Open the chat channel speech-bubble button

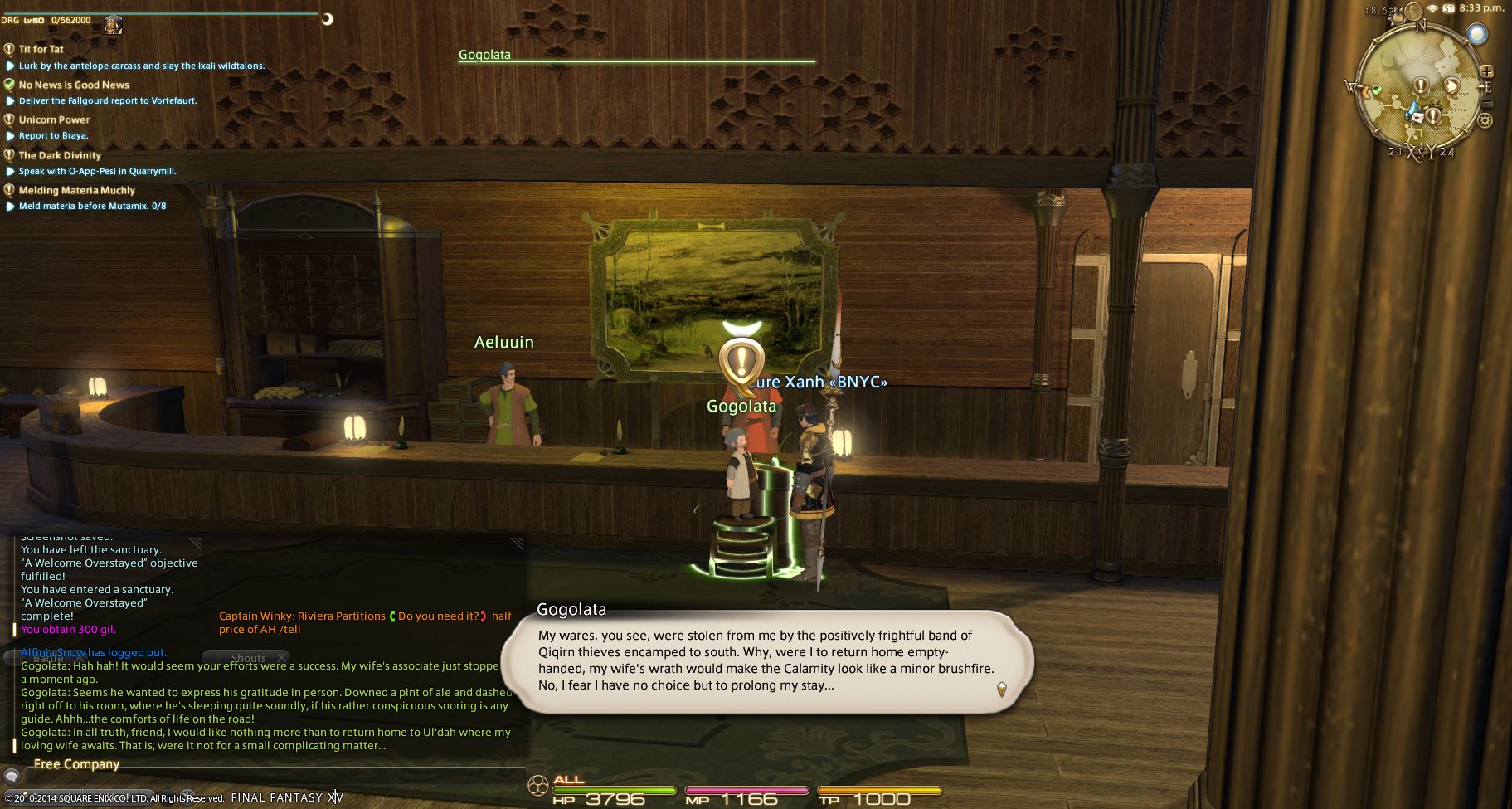(x=12, y=777)
